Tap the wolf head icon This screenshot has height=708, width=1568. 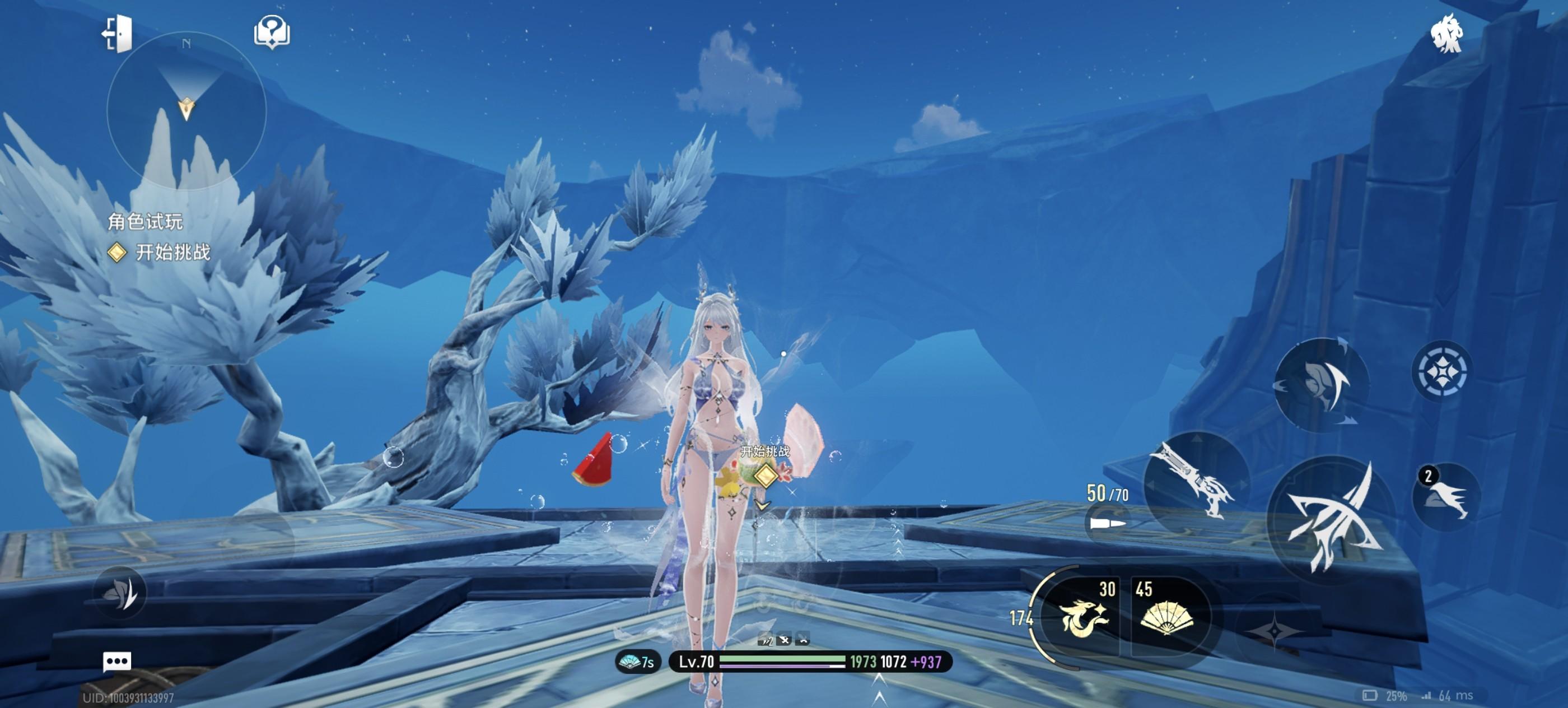(x=1446, y=34)
